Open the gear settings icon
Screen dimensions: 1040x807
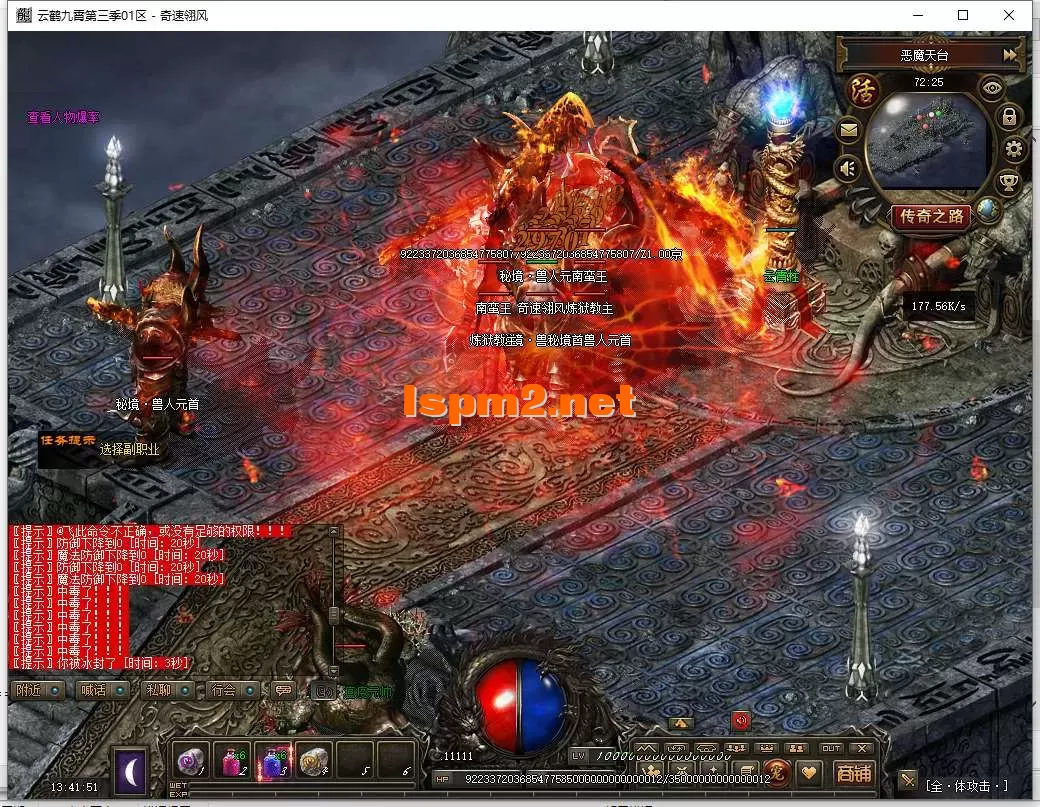[x=1014, y=150]
